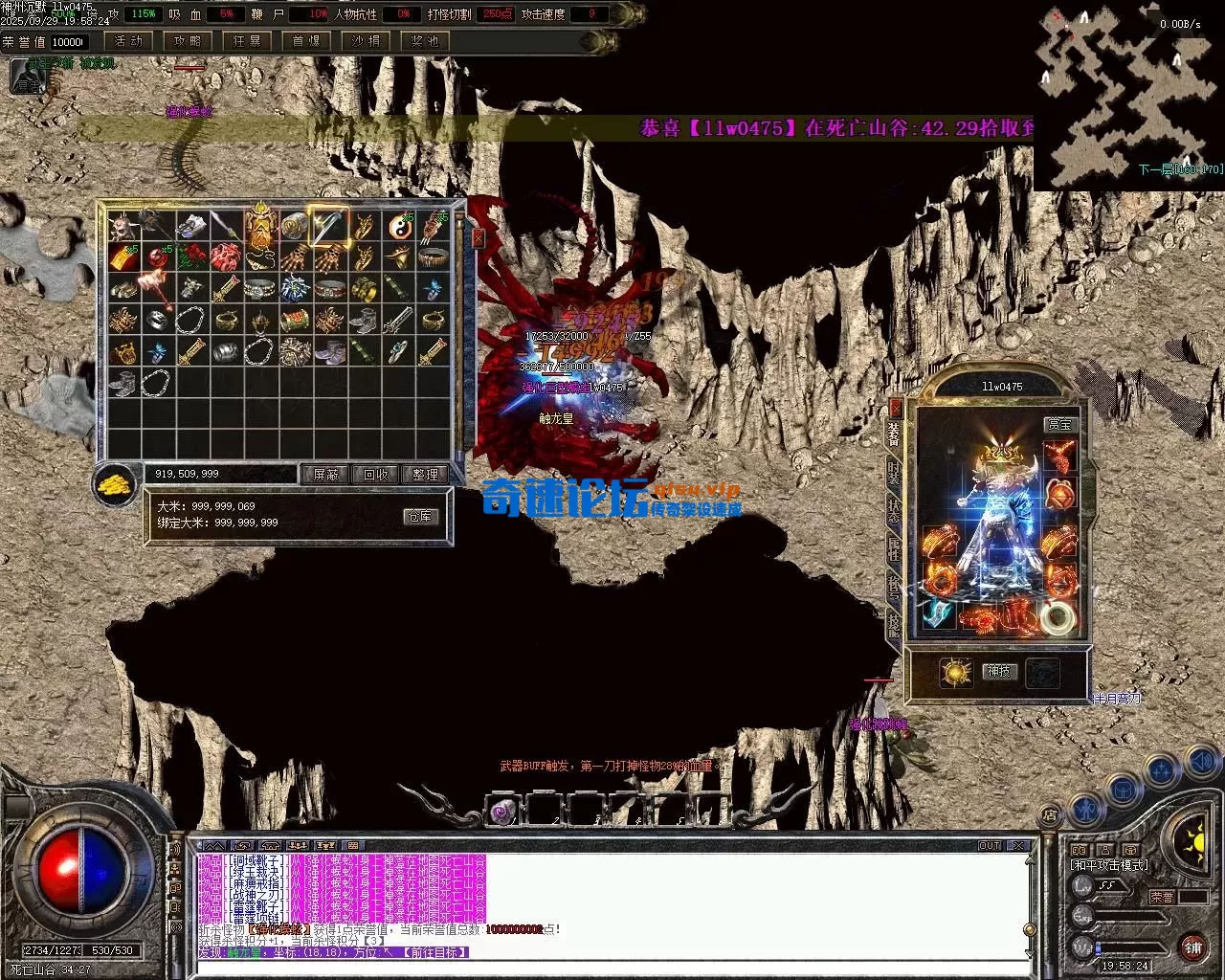Click the cave minimap
The width and height of the screenshot is (1225, 980).
pyautogui.click(x=1128, y=96)
